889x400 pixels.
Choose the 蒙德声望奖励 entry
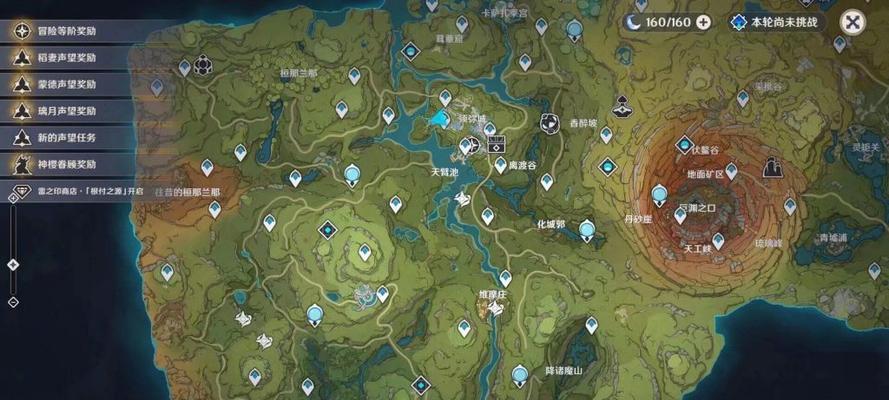pos(68,85)
